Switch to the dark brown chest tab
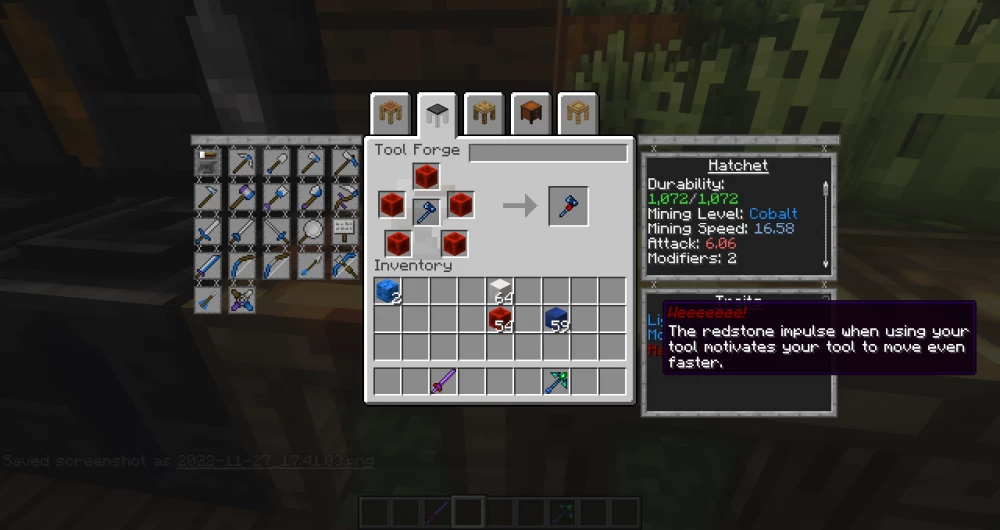 [531, 114]
